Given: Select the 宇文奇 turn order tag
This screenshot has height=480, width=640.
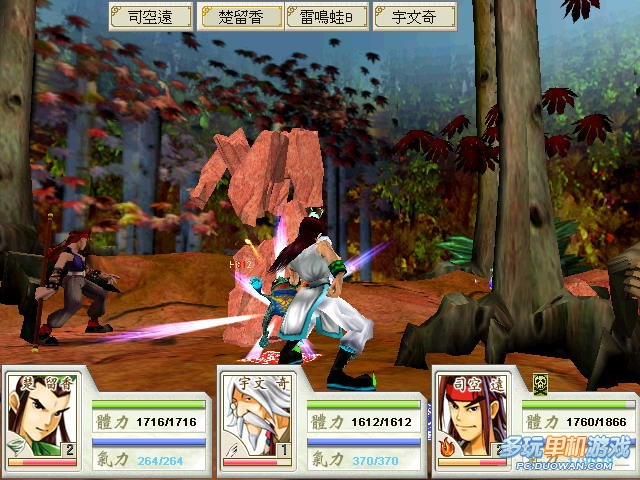Looking at the screenshot, I should pos(414,16).
